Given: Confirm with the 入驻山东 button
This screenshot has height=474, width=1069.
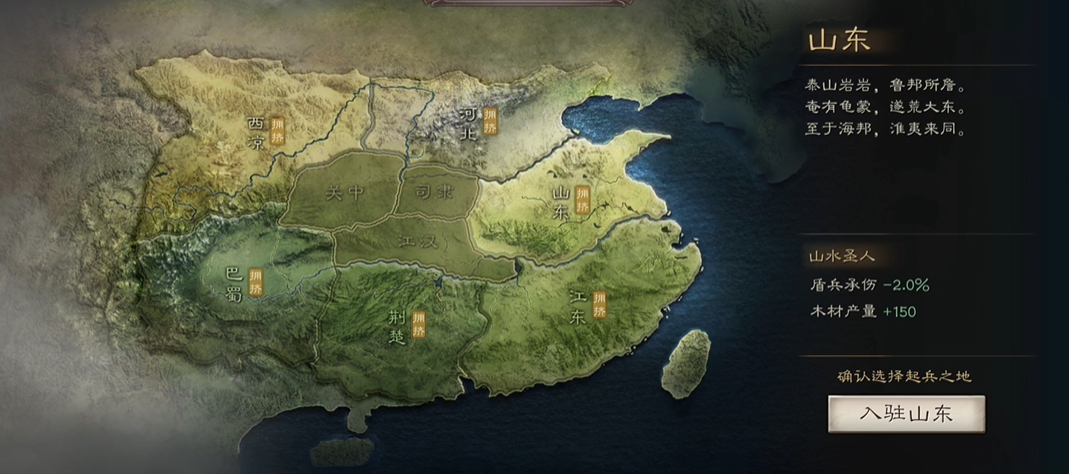Looking at the screenshot, I should click(x=906, y=414).
